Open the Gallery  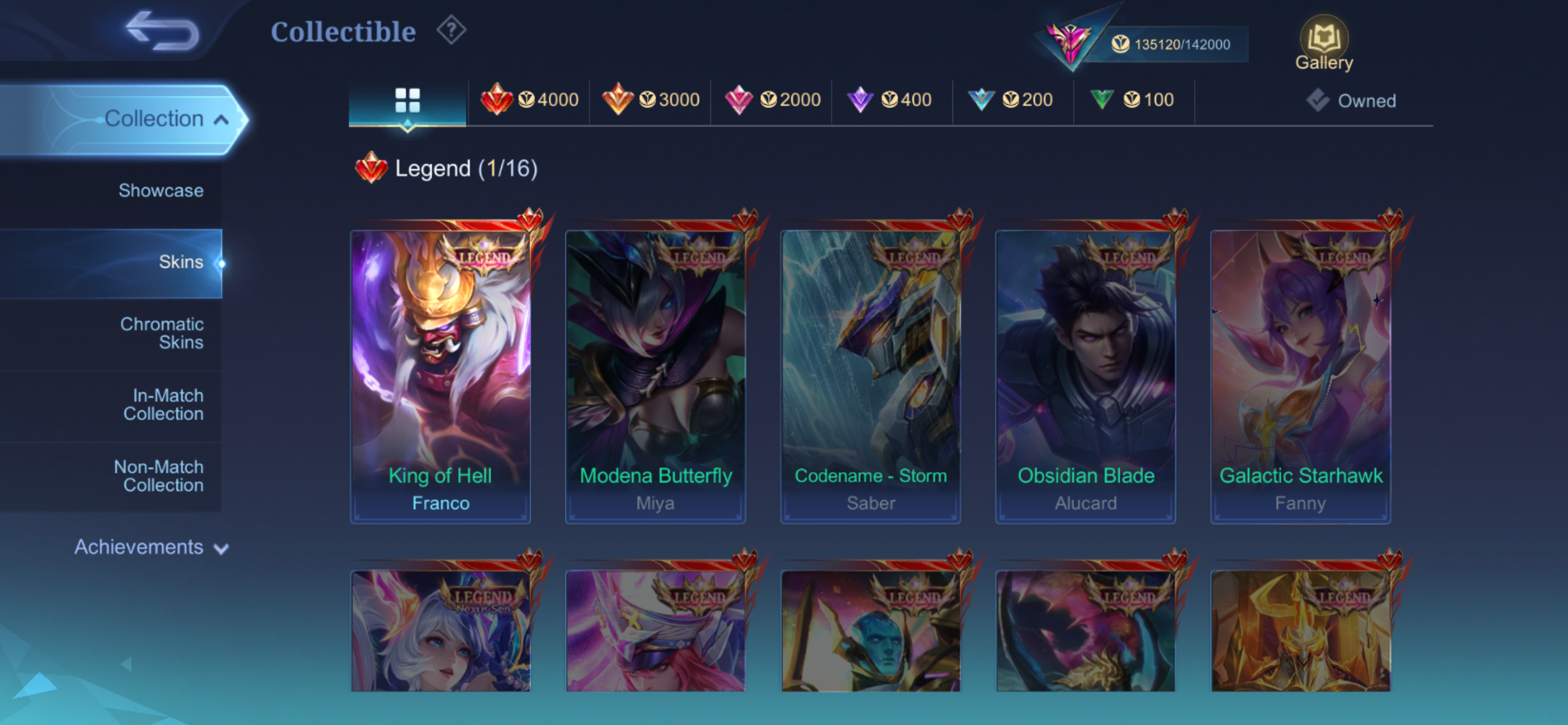click(x=1324, y=43)
